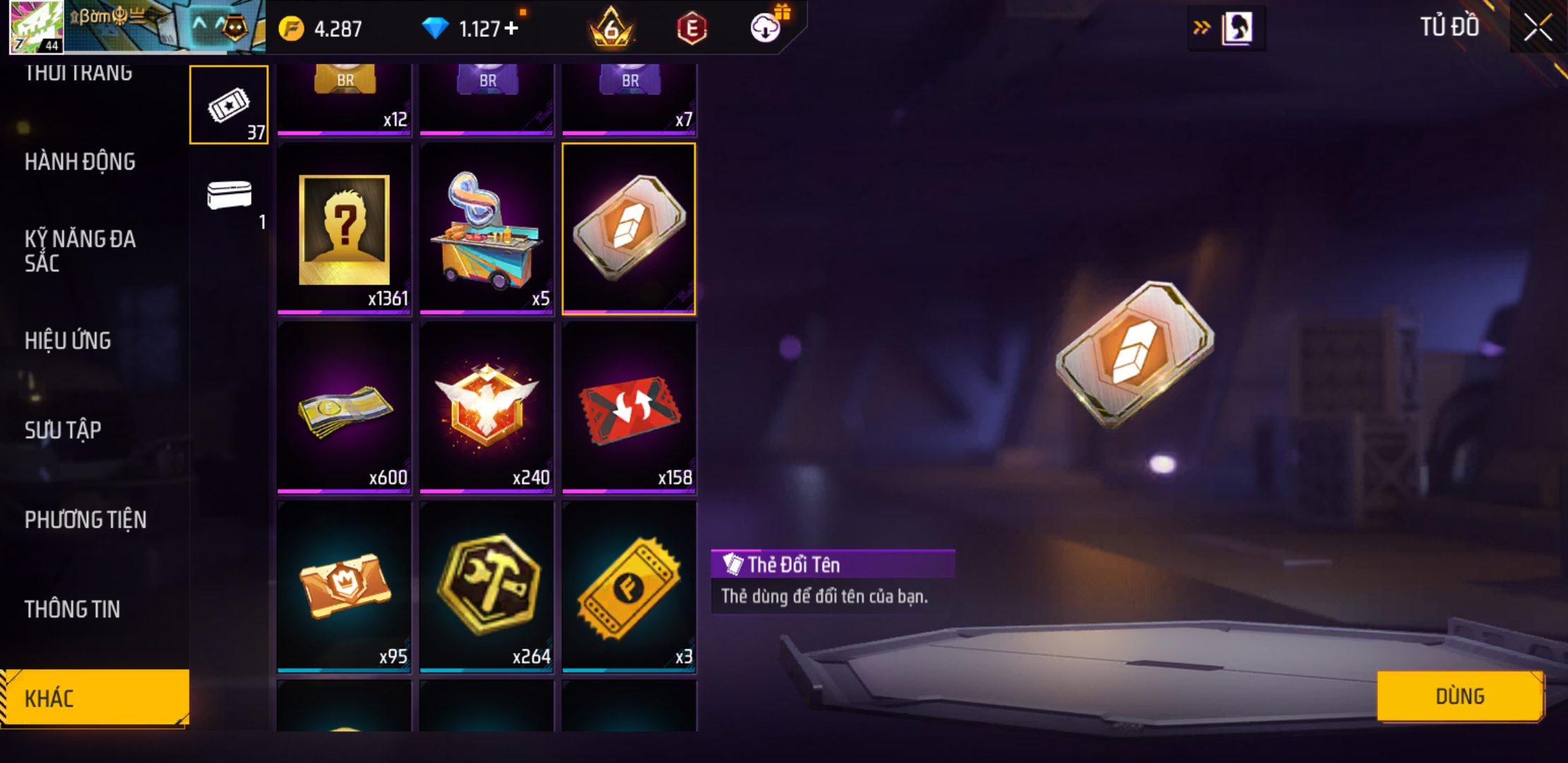Viewport: 1568px width, 763px height.
Task: Select the red swap ticket x158
Action: [x=629, y=408]
